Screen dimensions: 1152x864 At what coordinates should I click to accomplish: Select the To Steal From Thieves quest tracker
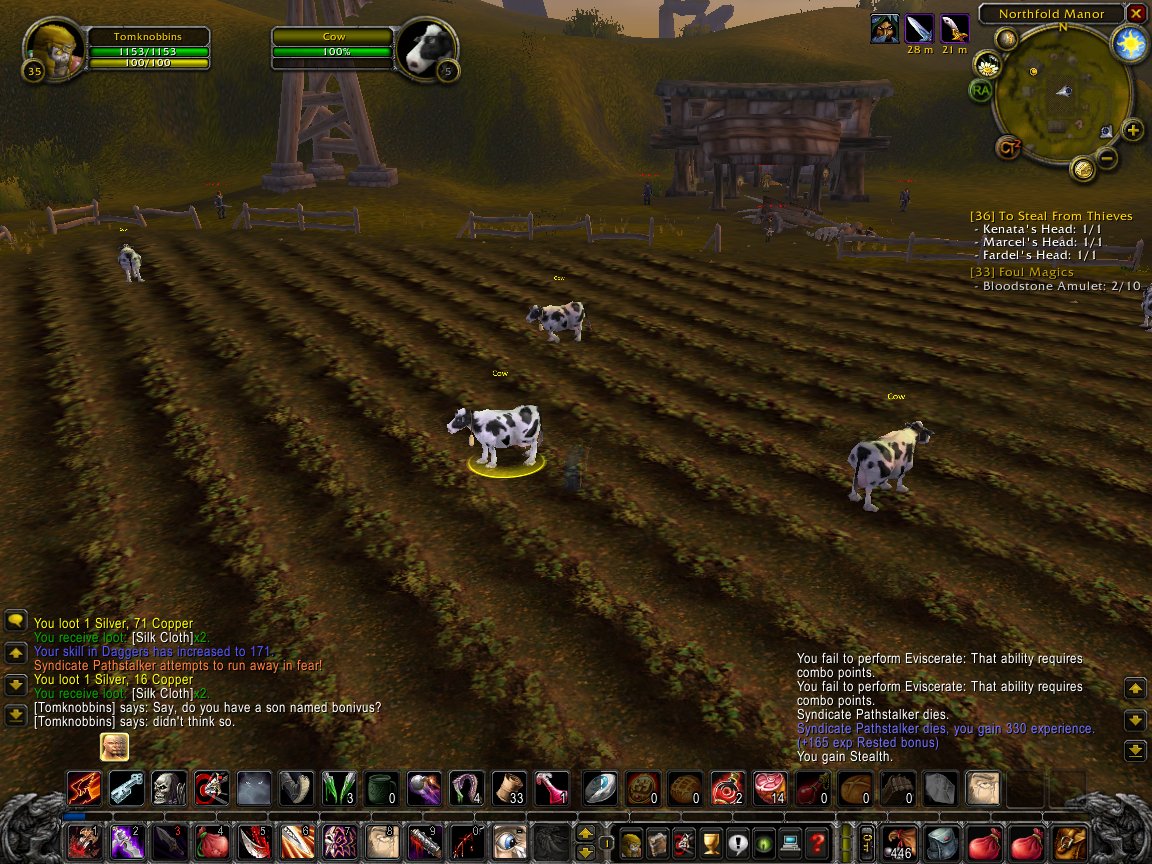pyautogui.click(x=1051, y=216)
